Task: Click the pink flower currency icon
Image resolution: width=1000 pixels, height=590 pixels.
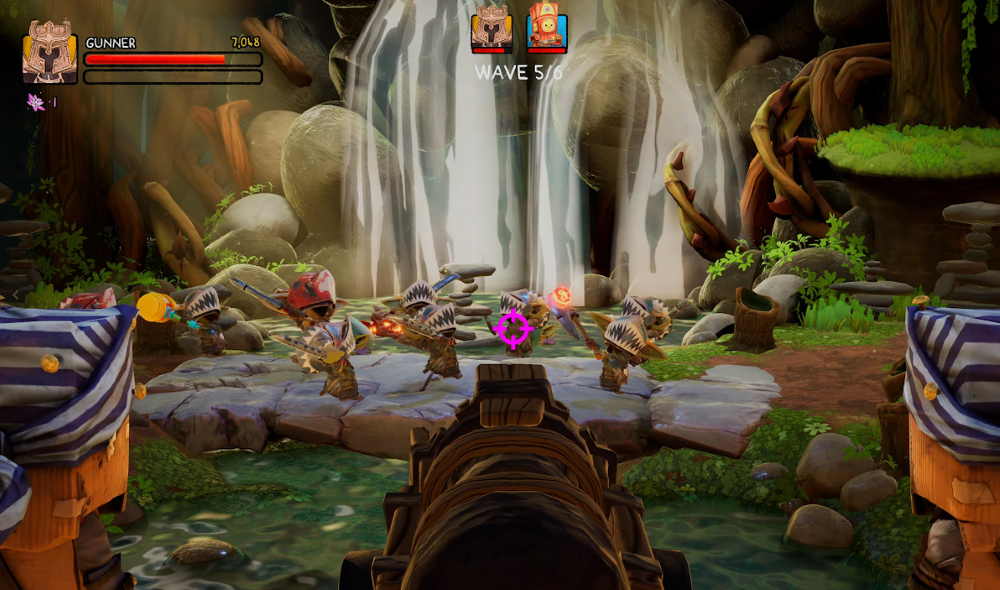Action: 36,102
